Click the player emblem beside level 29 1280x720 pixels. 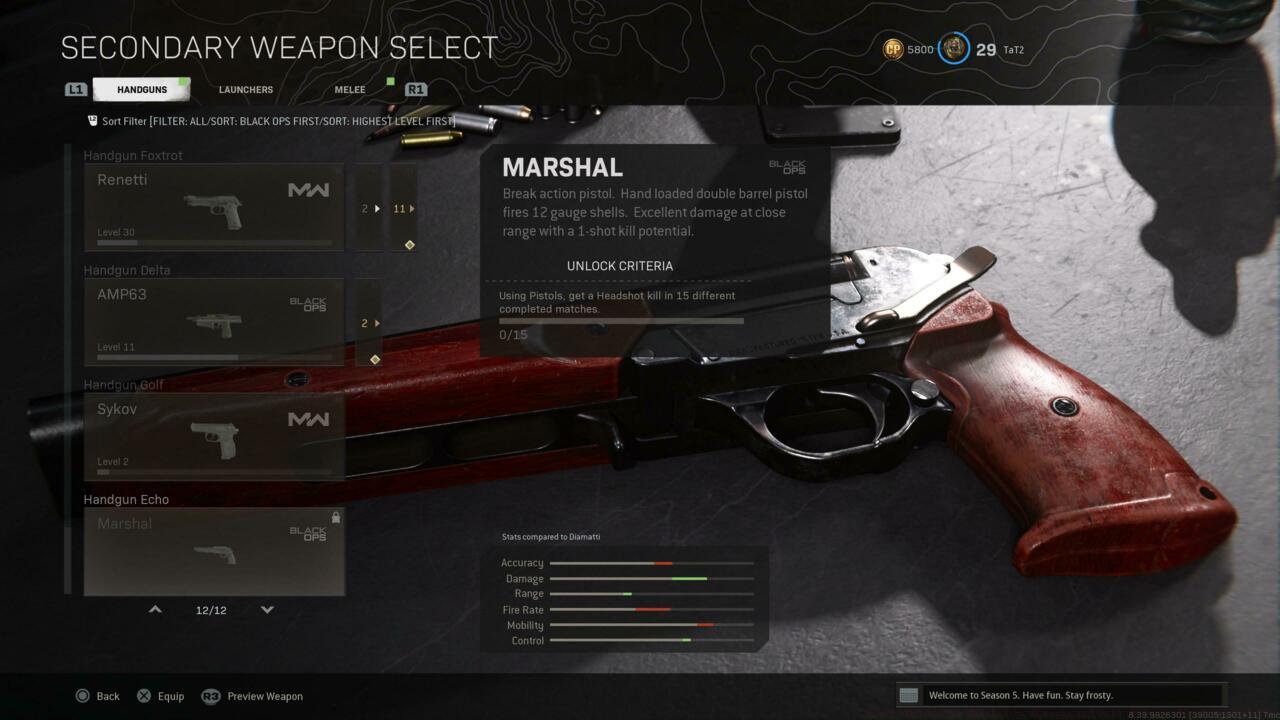(952, 49)
